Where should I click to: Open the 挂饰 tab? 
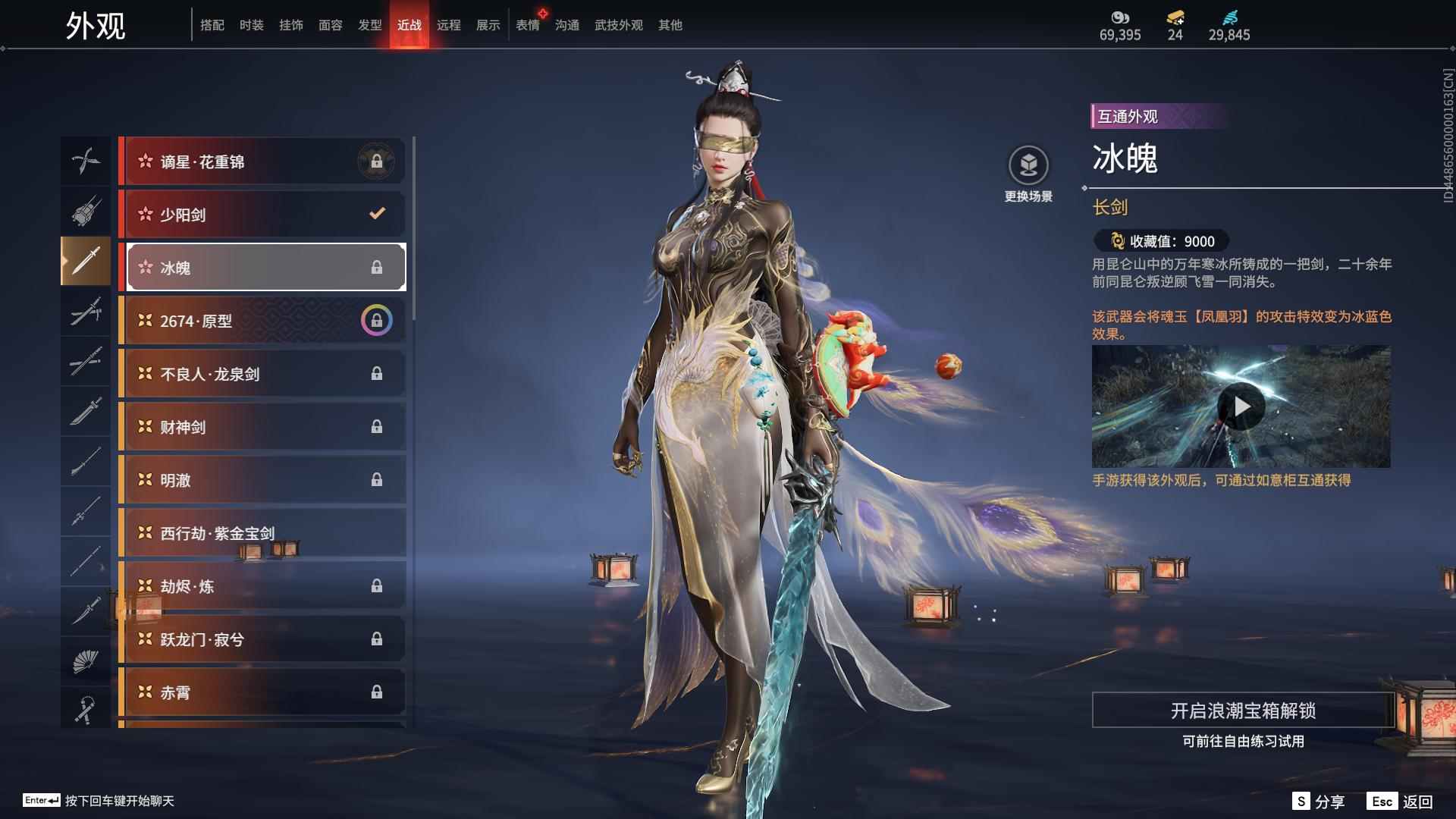tap(290, 25)
